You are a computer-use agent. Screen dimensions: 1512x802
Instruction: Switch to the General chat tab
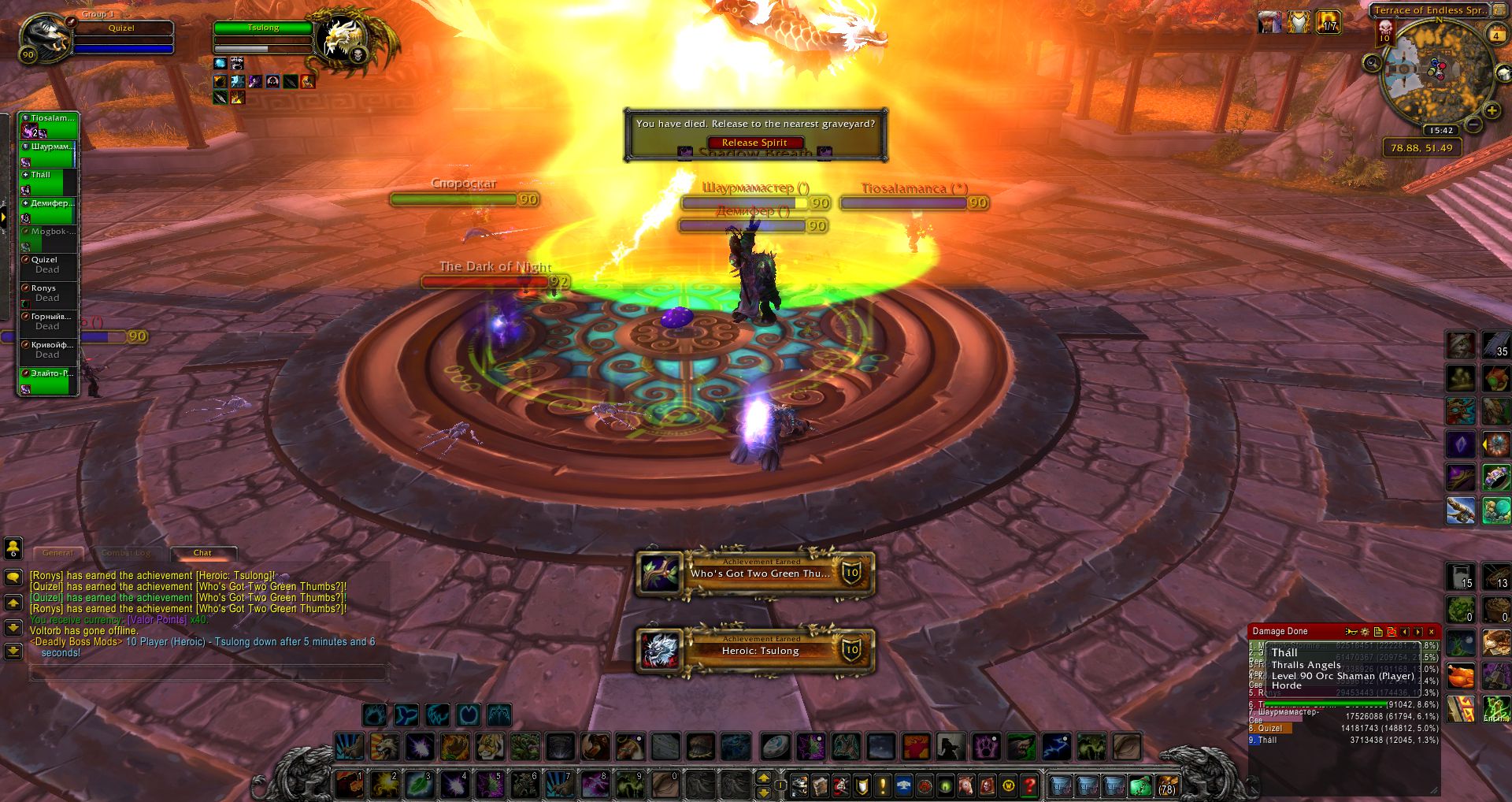(x=58, y=553)
